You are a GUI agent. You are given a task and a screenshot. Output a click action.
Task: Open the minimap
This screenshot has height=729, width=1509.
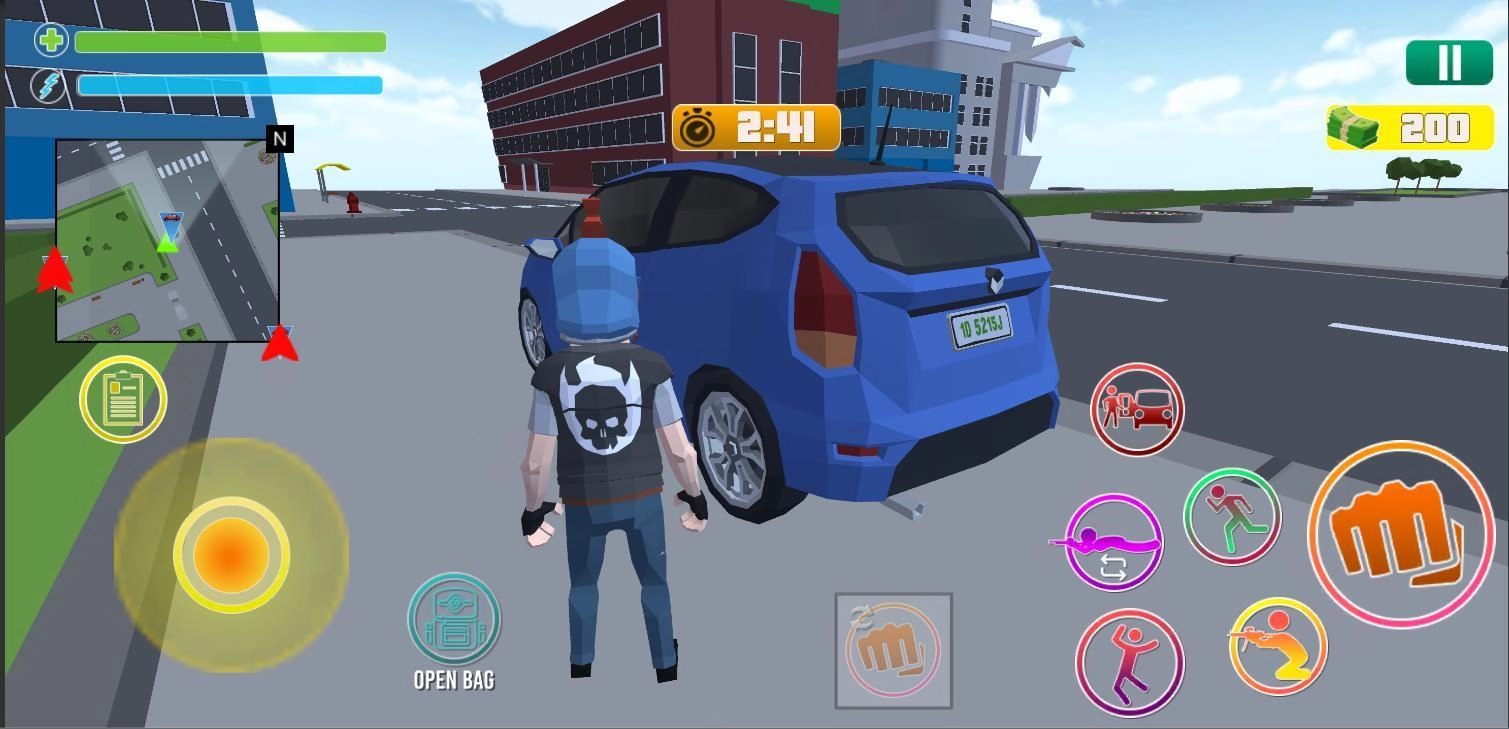point(167,240)
